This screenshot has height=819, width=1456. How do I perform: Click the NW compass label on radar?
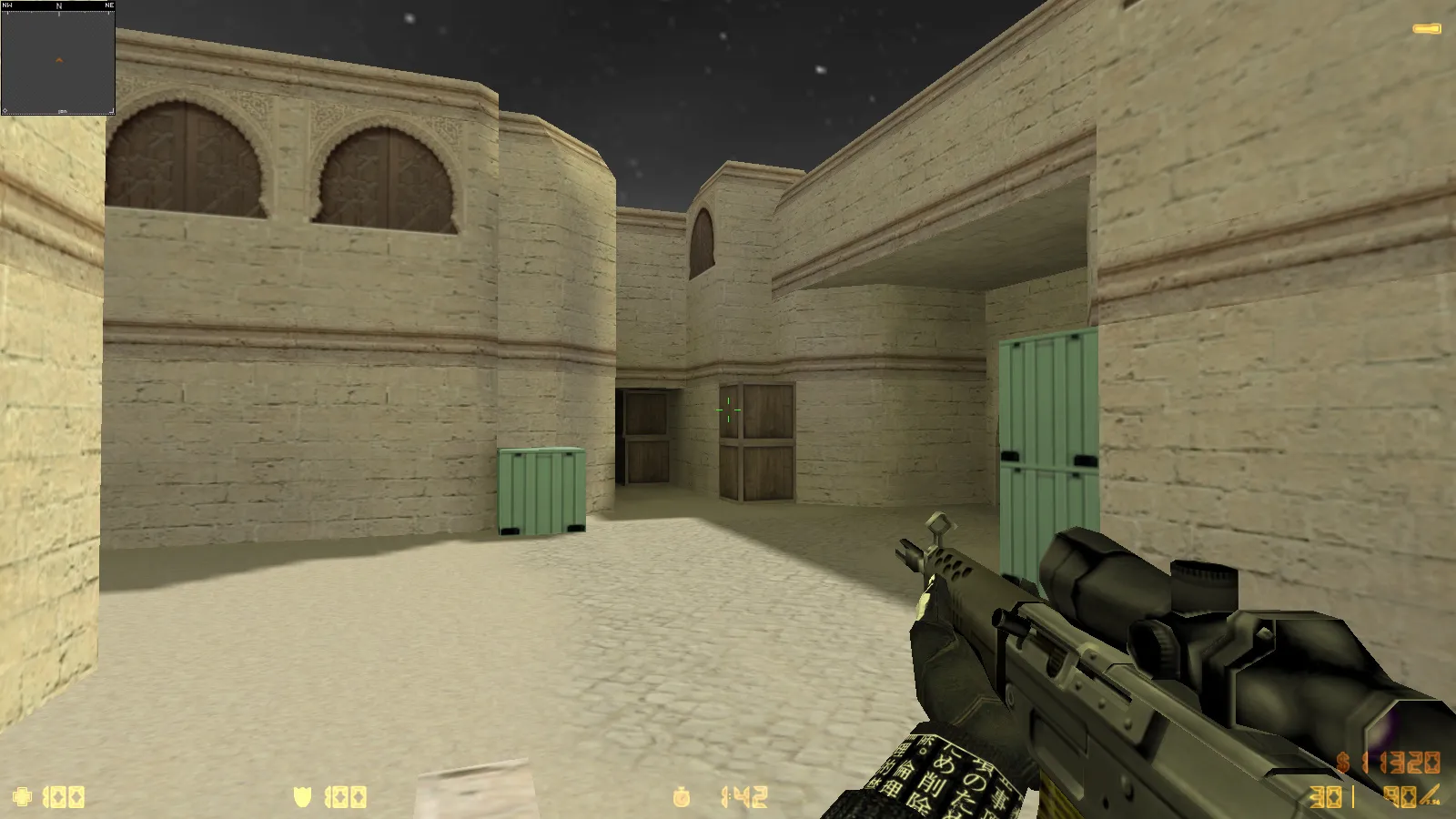pyautogui.click(x=6, y=5)
